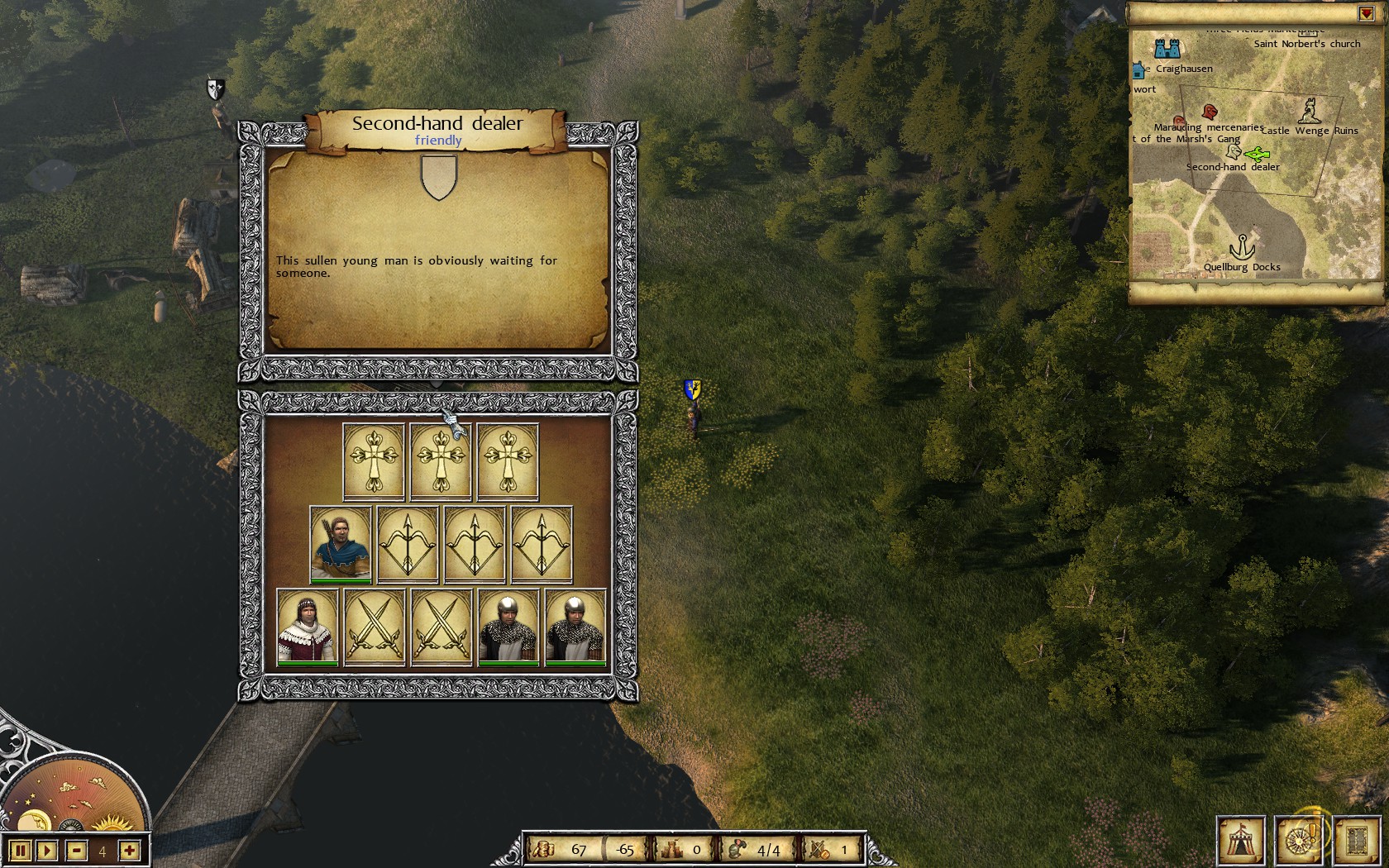Click the red Marauding mercenaries helmet marker
Viewport: 1389px width, 868px height.
point(1210,112)
